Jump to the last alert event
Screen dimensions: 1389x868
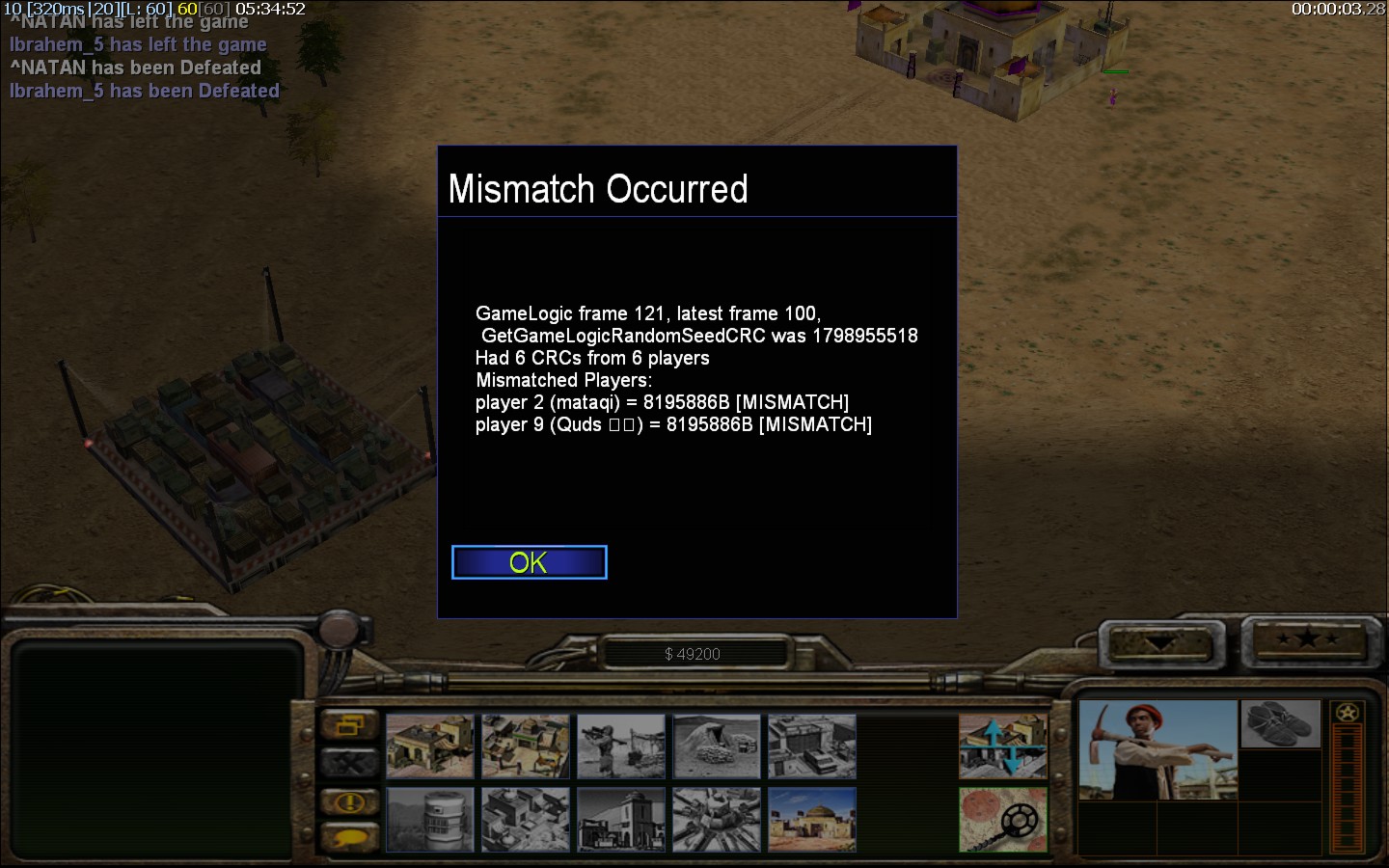point(349,800)
